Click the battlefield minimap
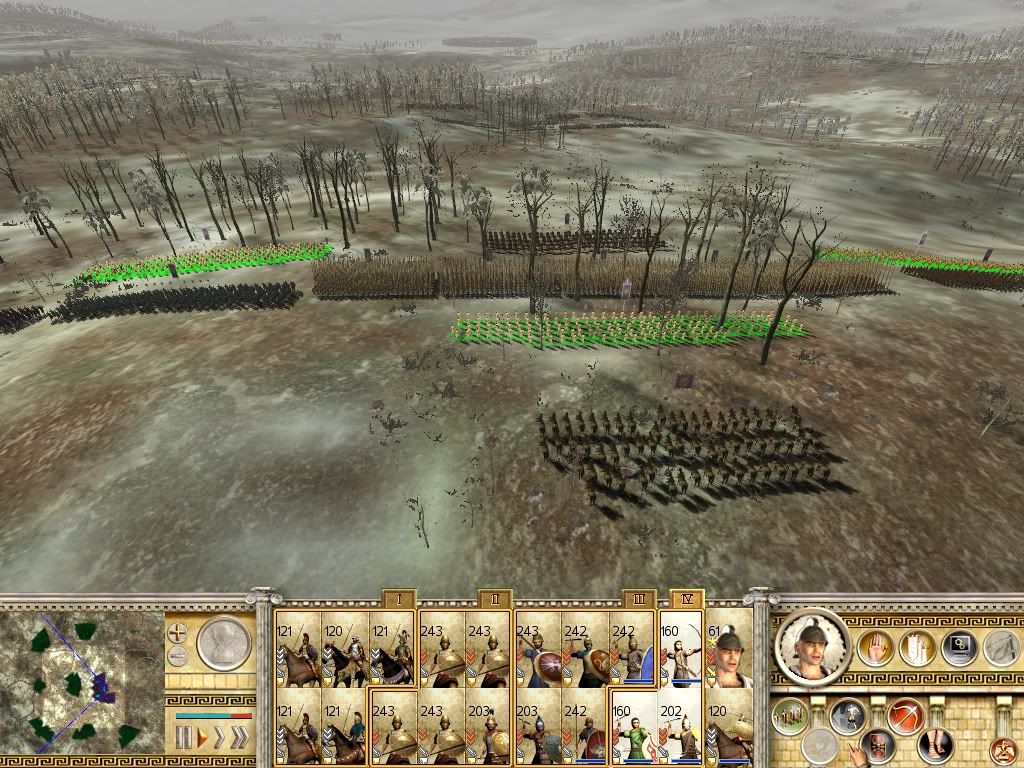 pyautogui.click(x=82, y=684)
